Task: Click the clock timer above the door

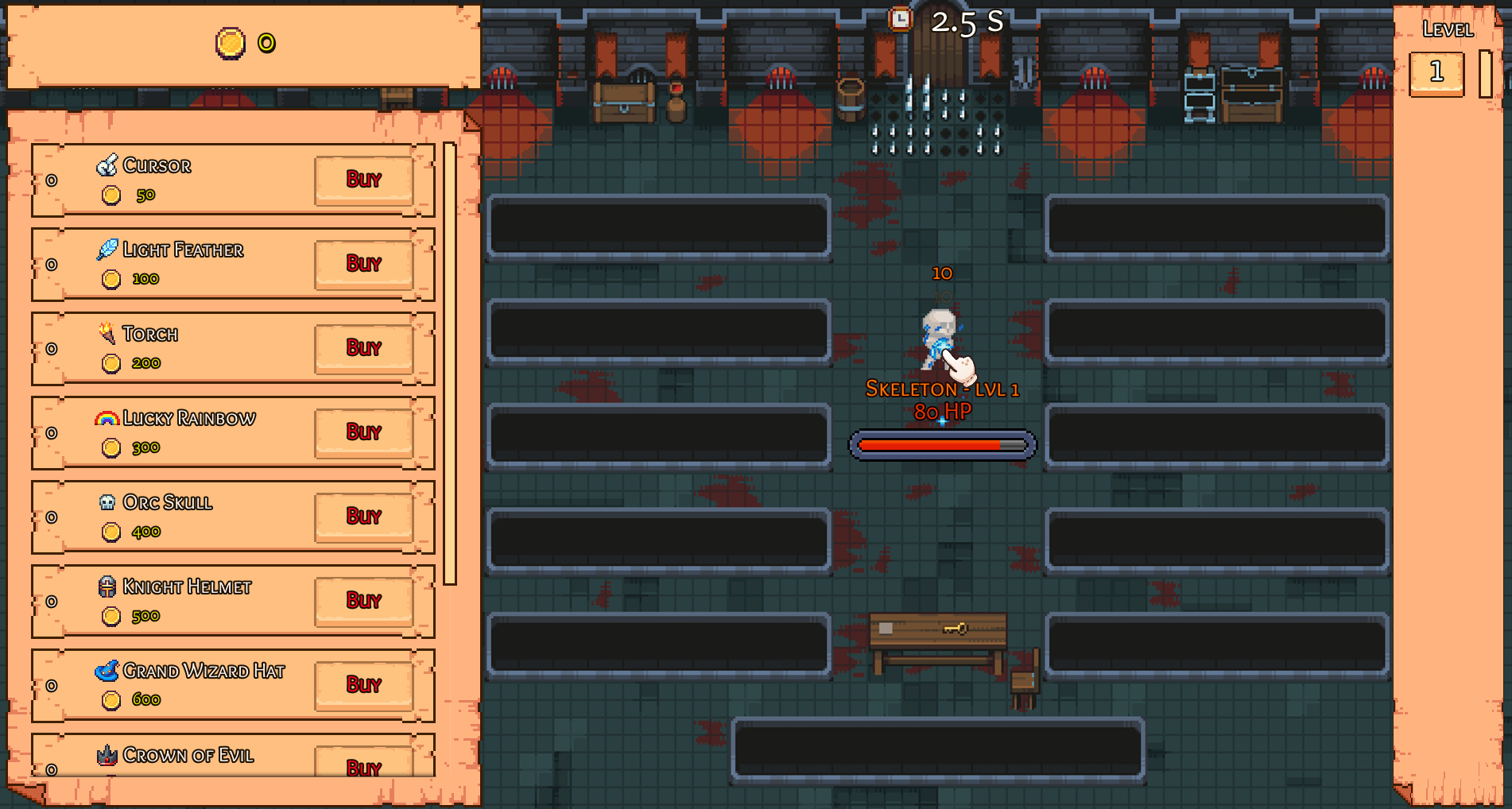Action: [899, 17]
